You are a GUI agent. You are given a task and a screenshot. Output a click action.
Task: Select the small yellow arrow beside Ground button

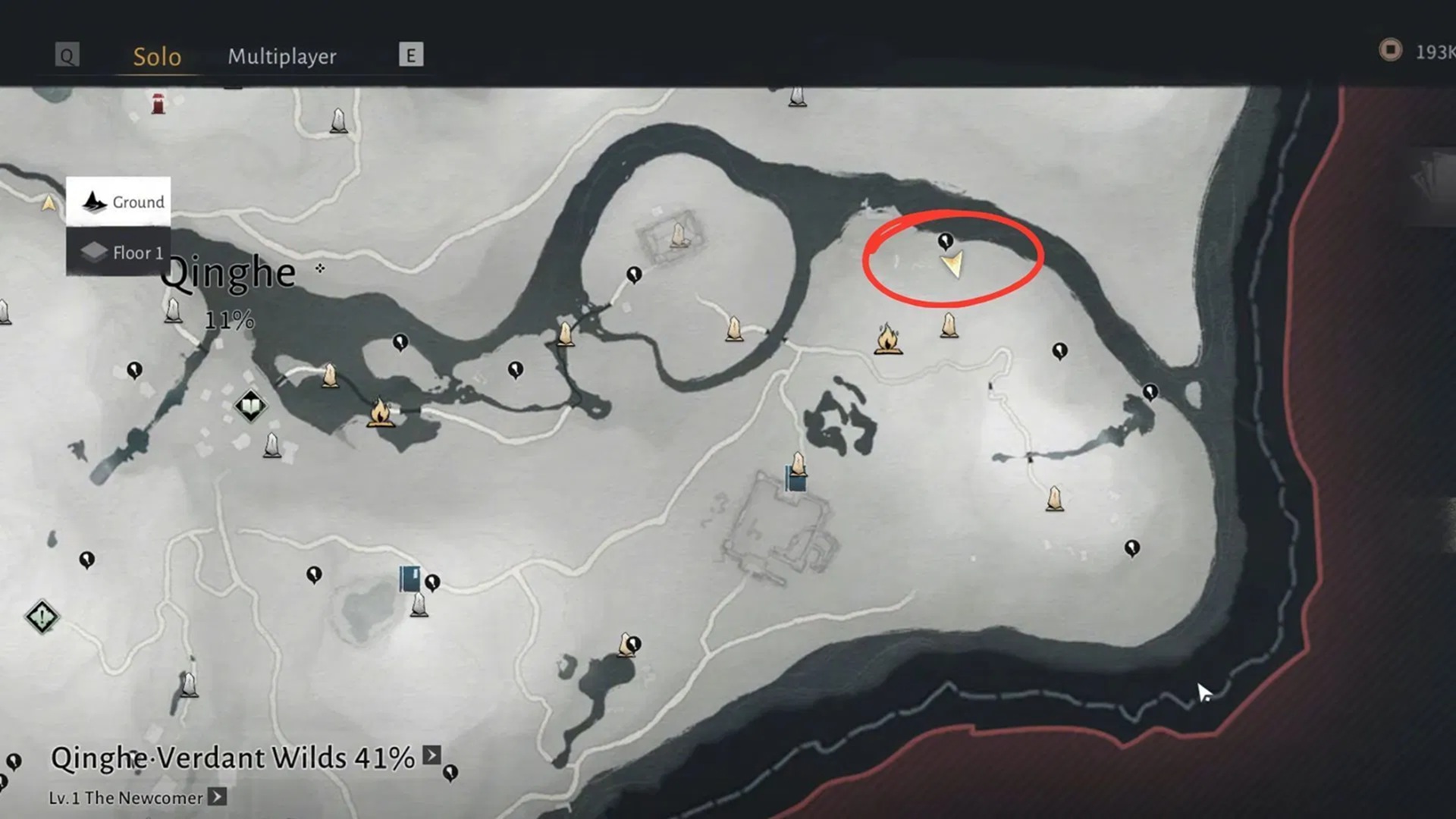49,202
